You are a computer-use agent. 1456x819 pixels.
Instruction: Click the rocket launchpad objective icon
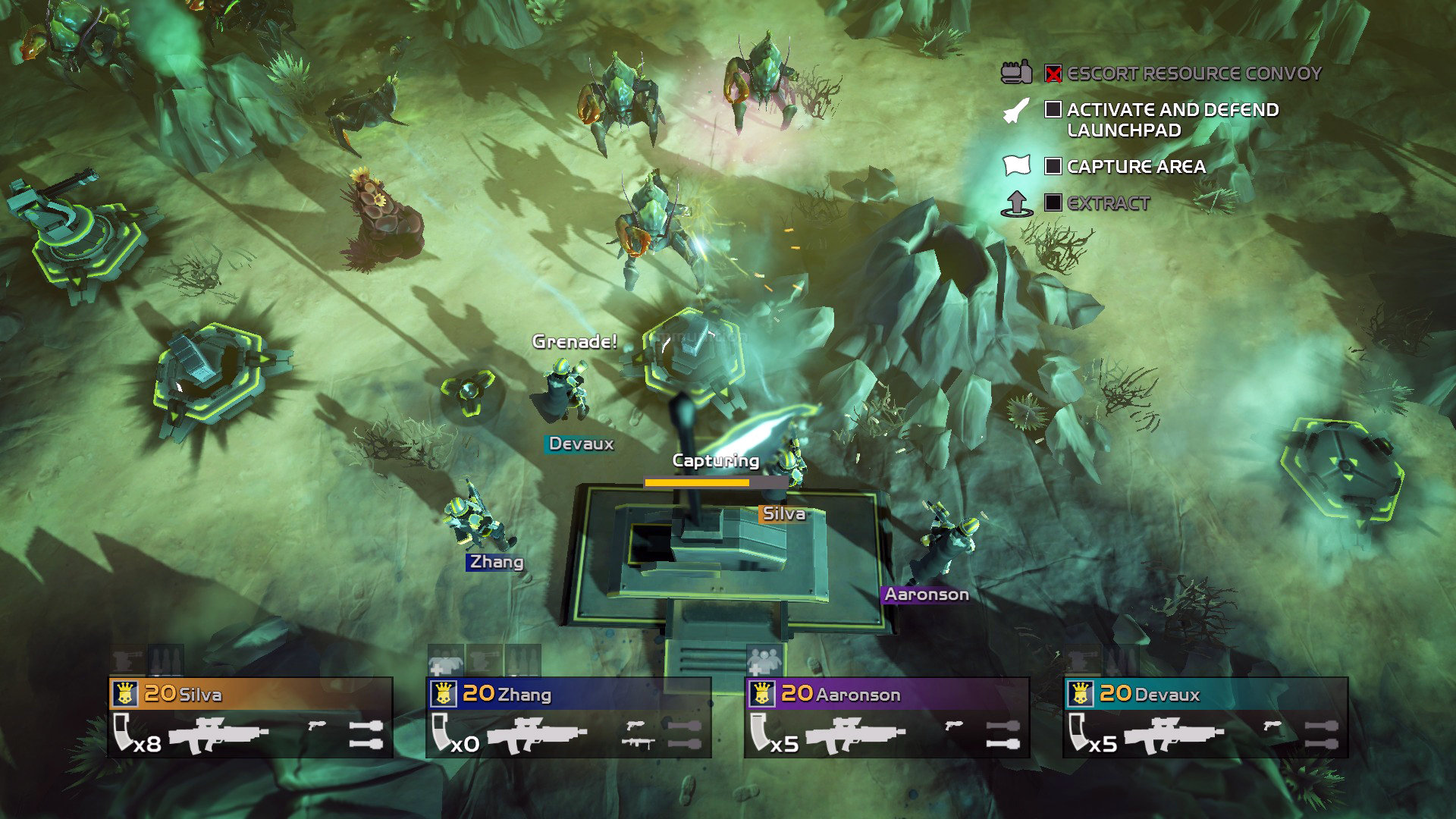[x=1019, y=110]
